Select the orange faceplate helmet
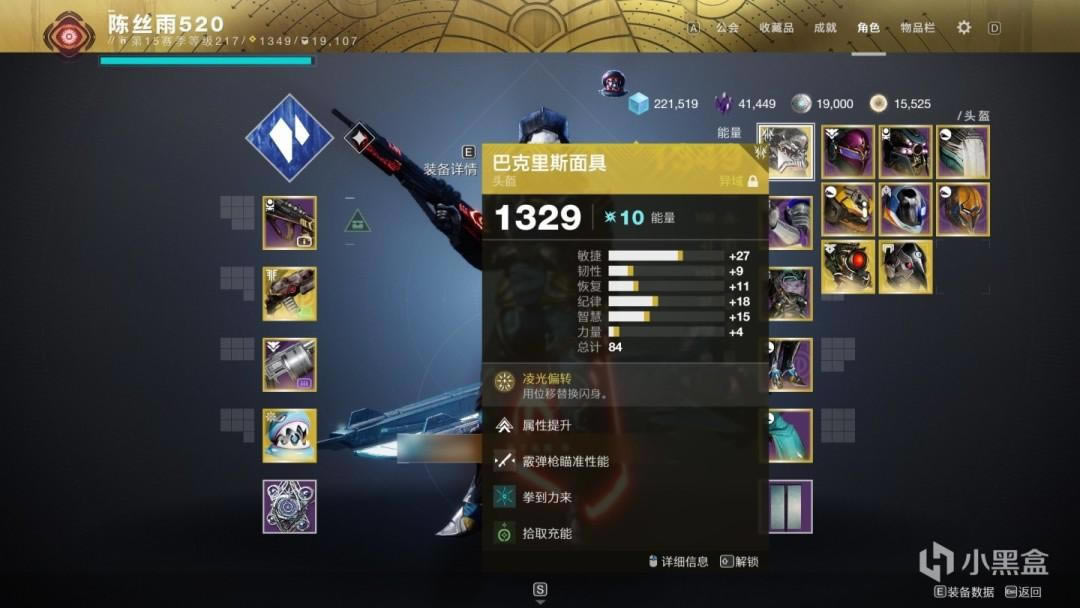Screen dimensions: 1080x608 tap(963, 209)
